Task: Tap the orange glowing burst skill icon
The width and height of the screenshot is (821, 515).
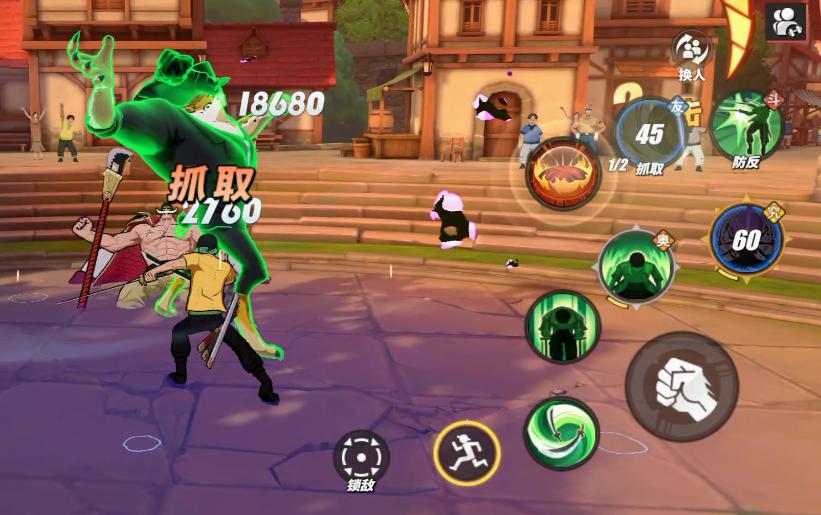Action: (x=563, y=173)
